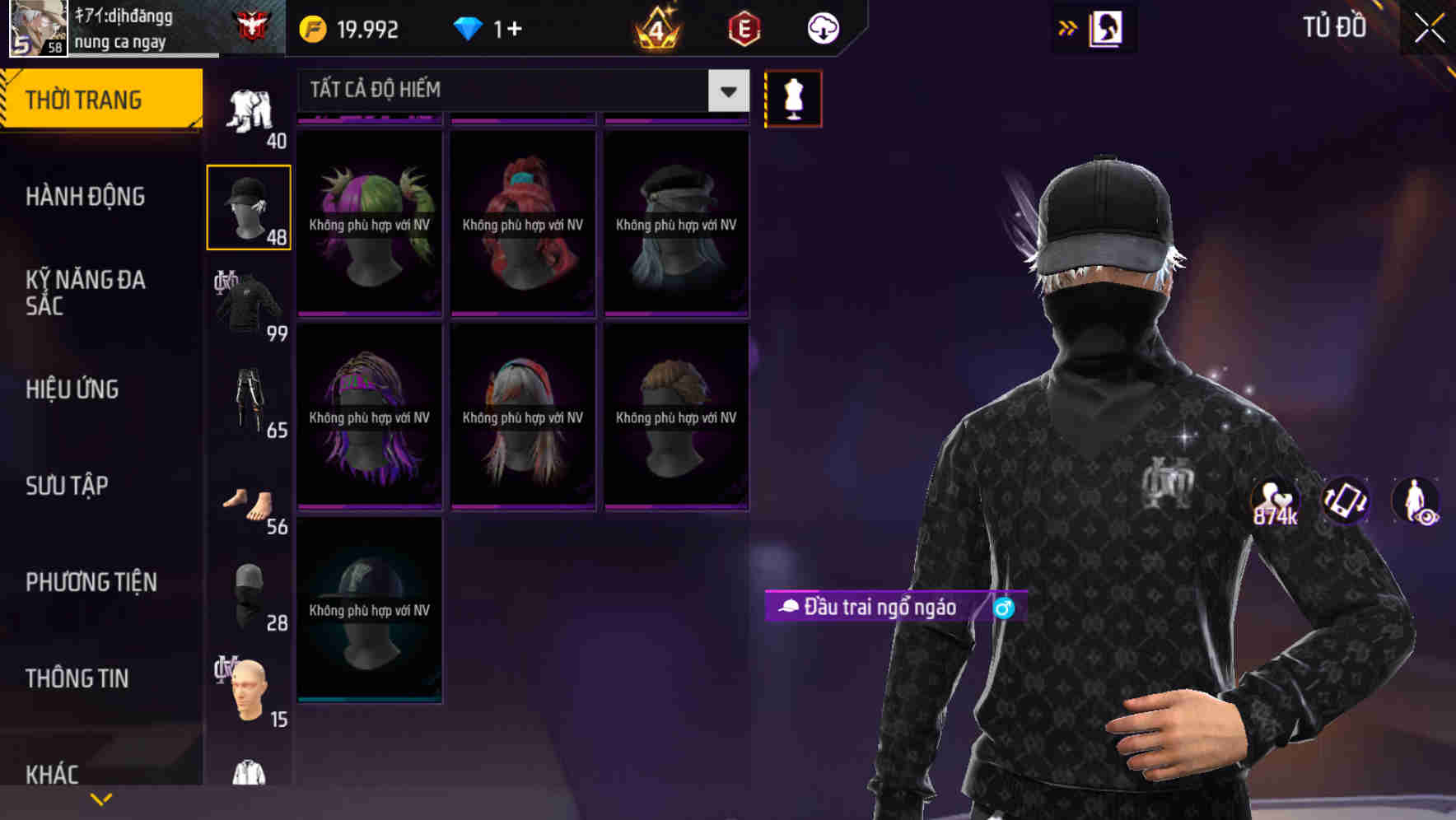This screenshot has height=820, width=1456.
Task: Collapse the panel using the double-arrow chevron
Action: (x=1066, y=26)
